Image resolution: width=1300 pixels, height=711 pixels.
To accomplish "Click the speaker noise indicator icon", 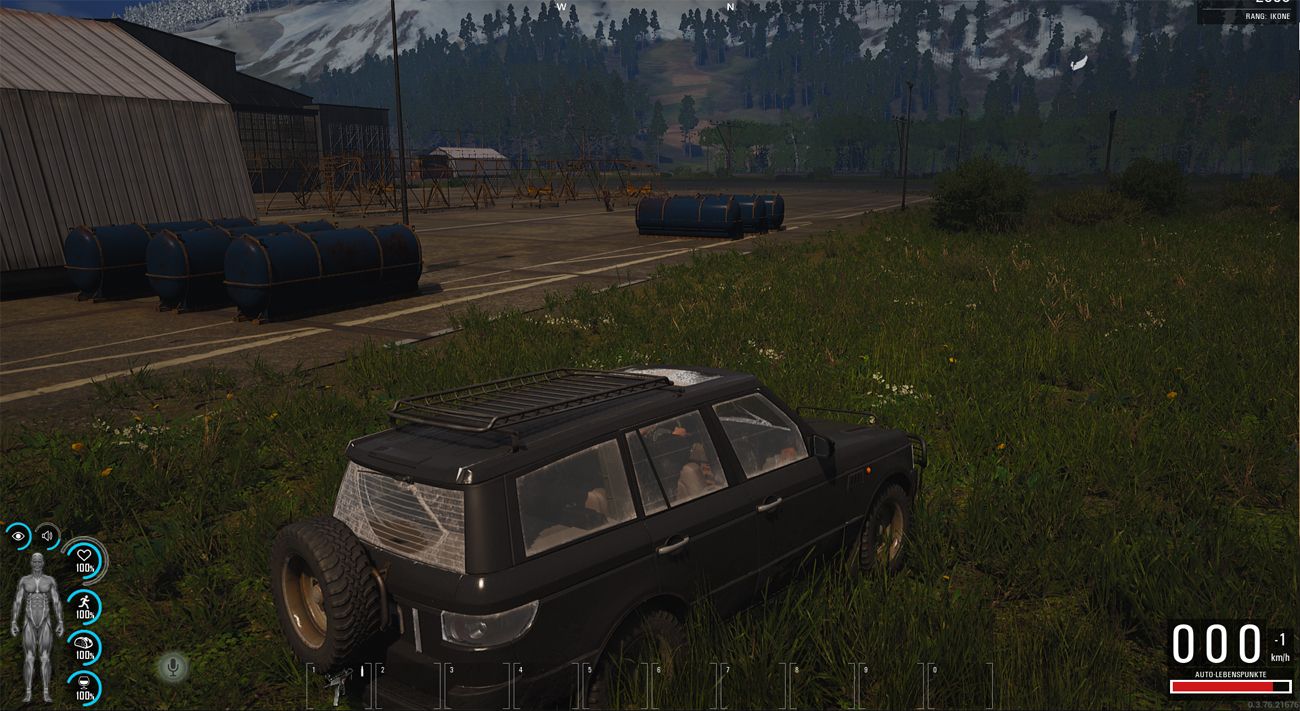I will (47, 537).
